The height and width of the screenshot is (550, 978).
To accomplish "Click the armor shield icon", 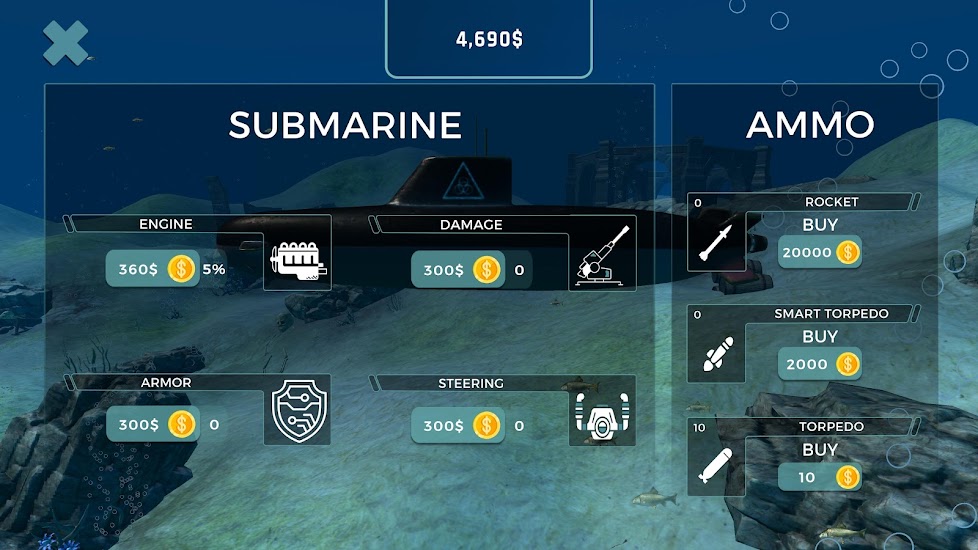I will pyautogui.click(x=297, y=414).
